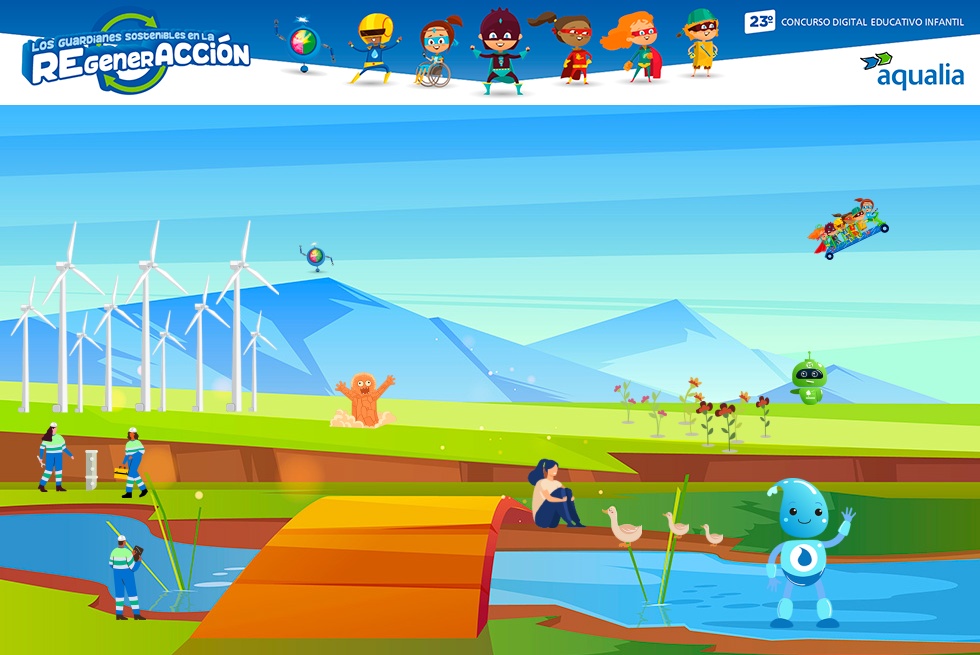
Task: Select the rainbow-ball robot in the header
Action: (304, 45)
